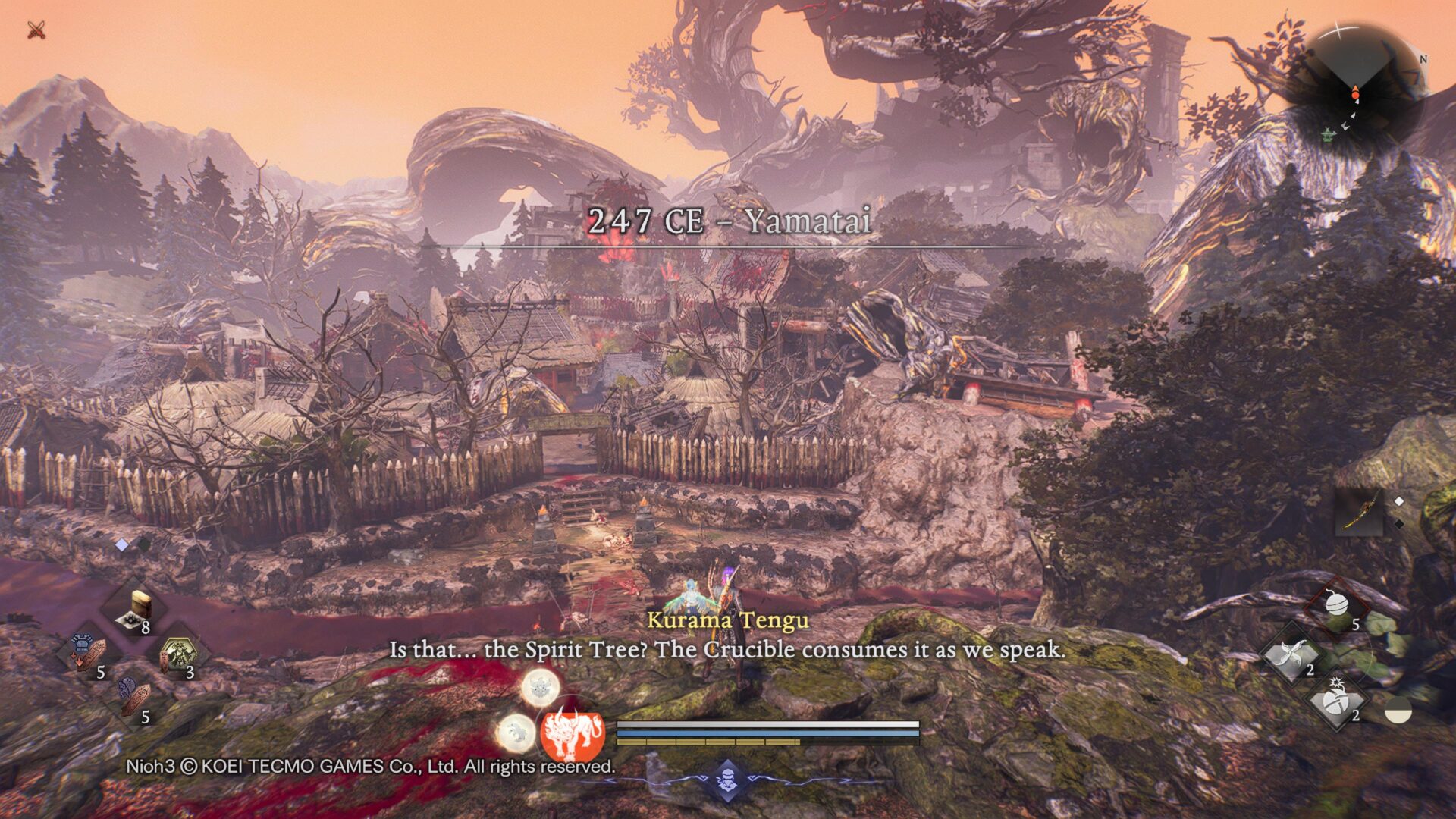Select the crossed swords icon
Viewport: 1456px width, 819px height.
36,30
